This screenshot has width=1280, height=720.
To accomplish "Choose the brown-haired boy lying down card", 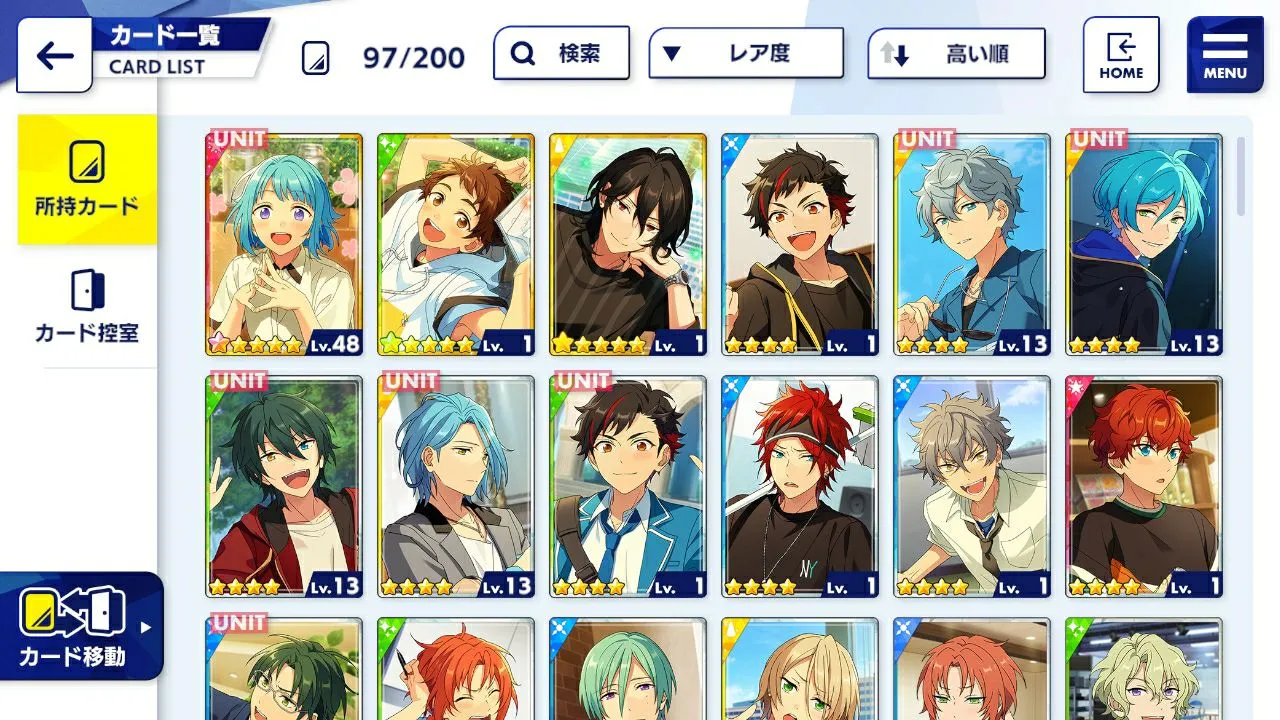I will 456,244.
